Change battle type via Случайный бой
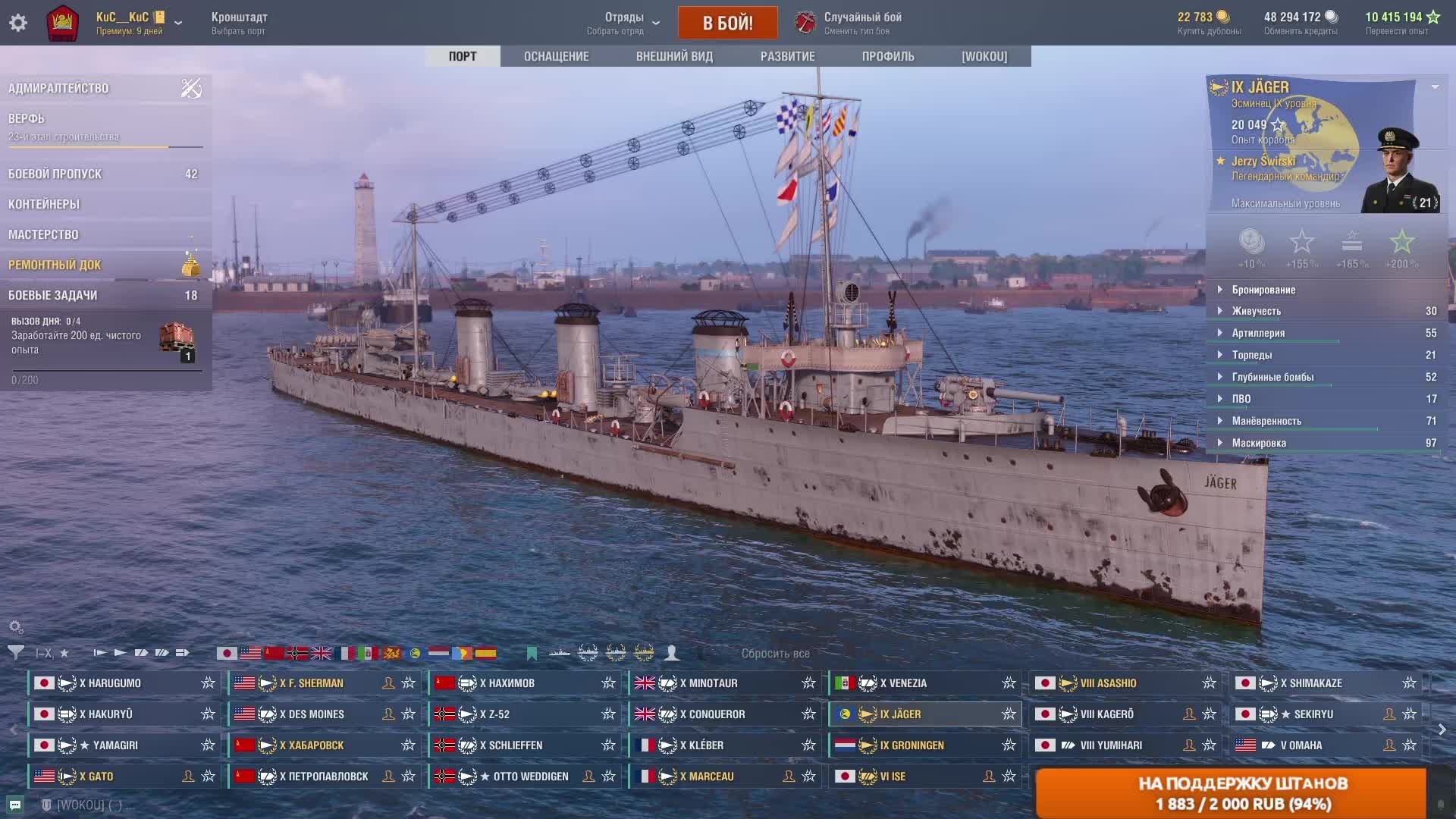 pos(861,23)
